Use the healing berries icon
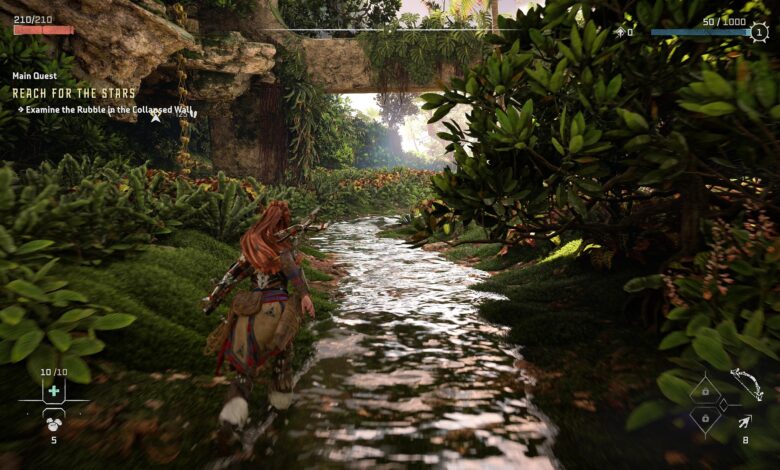 click(53, 422)
